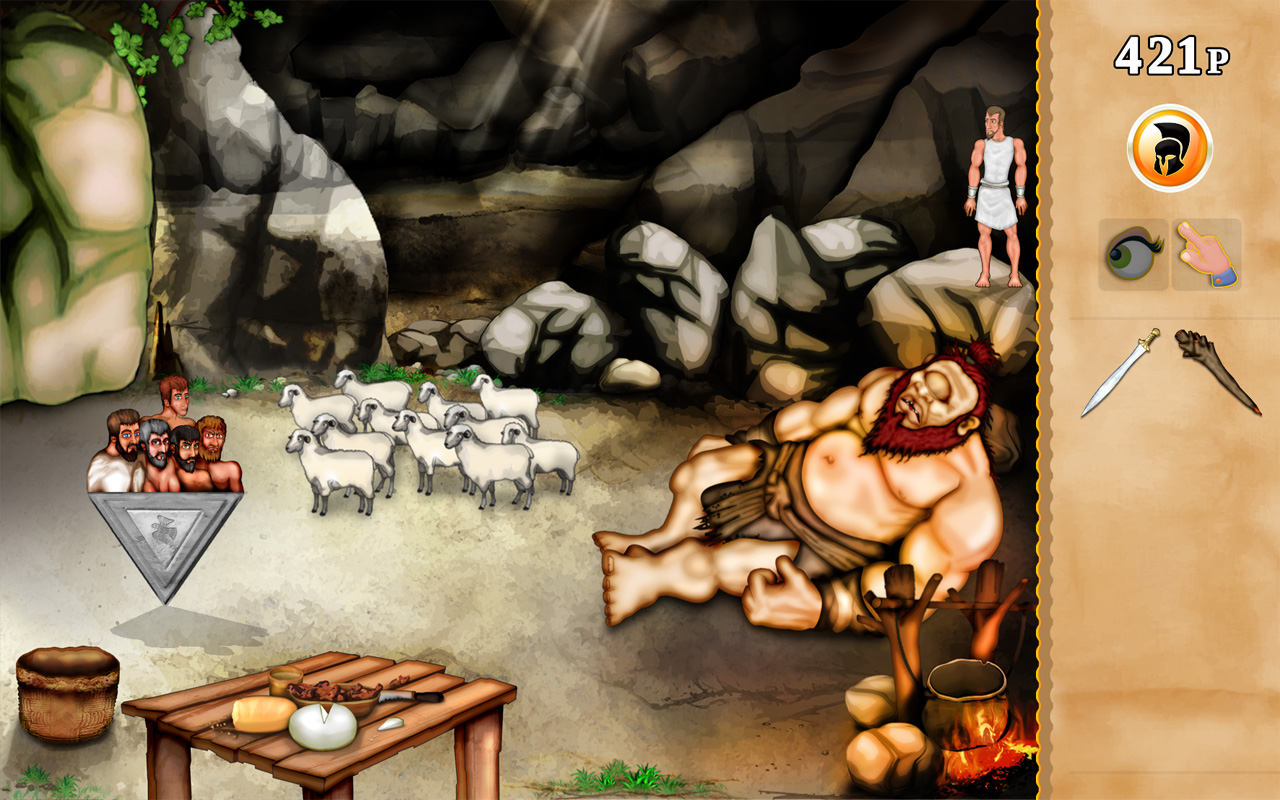Click the woven basket on the ground
This screenshot has height=800, width=1280.
[x=68, y=695]
